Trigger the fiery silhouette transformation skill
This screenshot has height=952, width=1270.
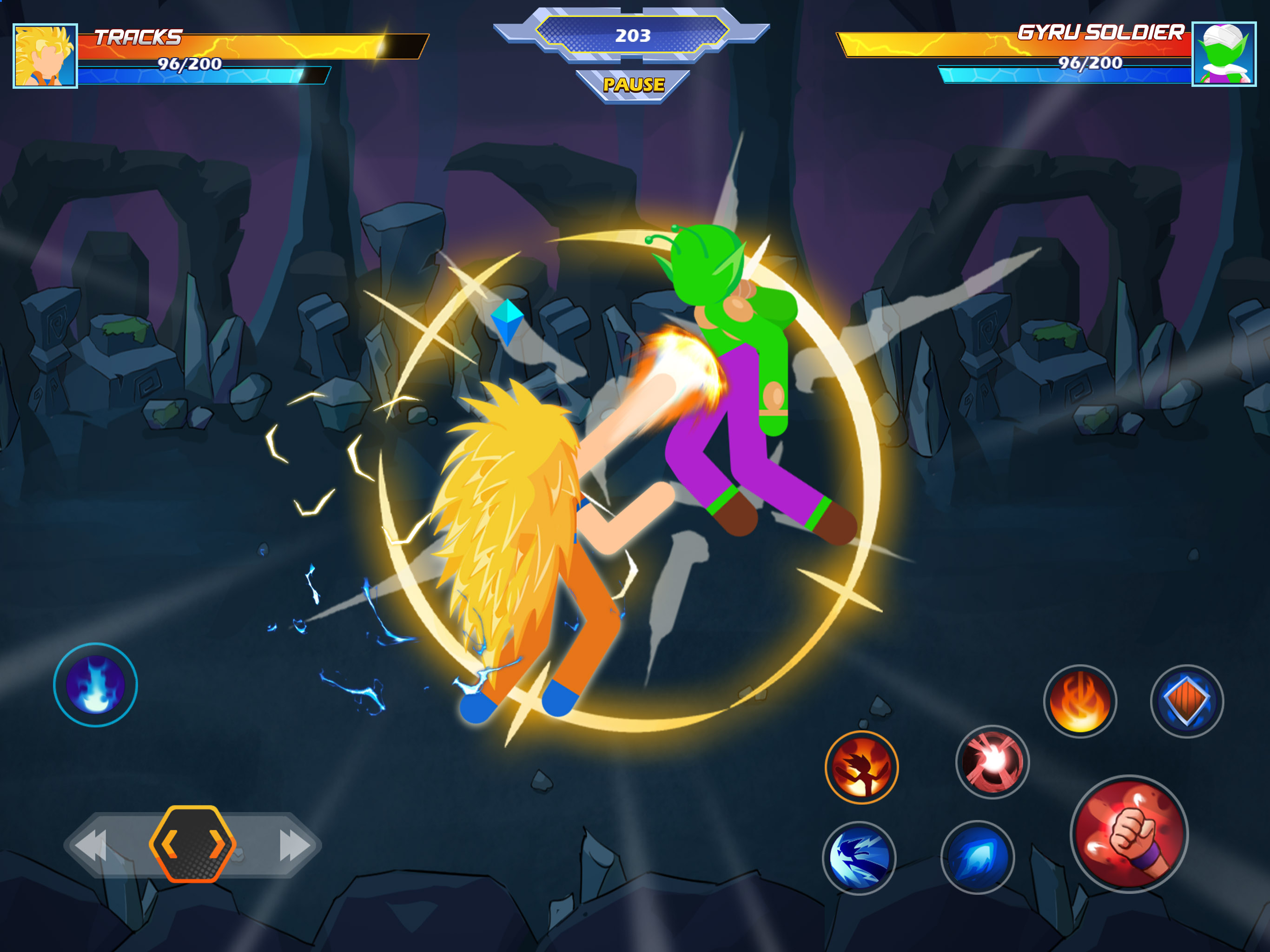(861, 767)
